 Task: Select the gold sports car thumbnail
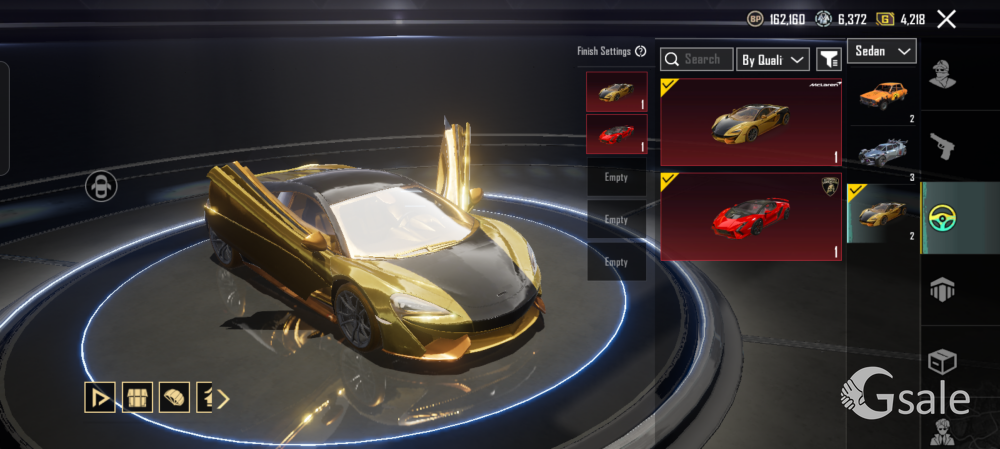[x=882, y=212]
